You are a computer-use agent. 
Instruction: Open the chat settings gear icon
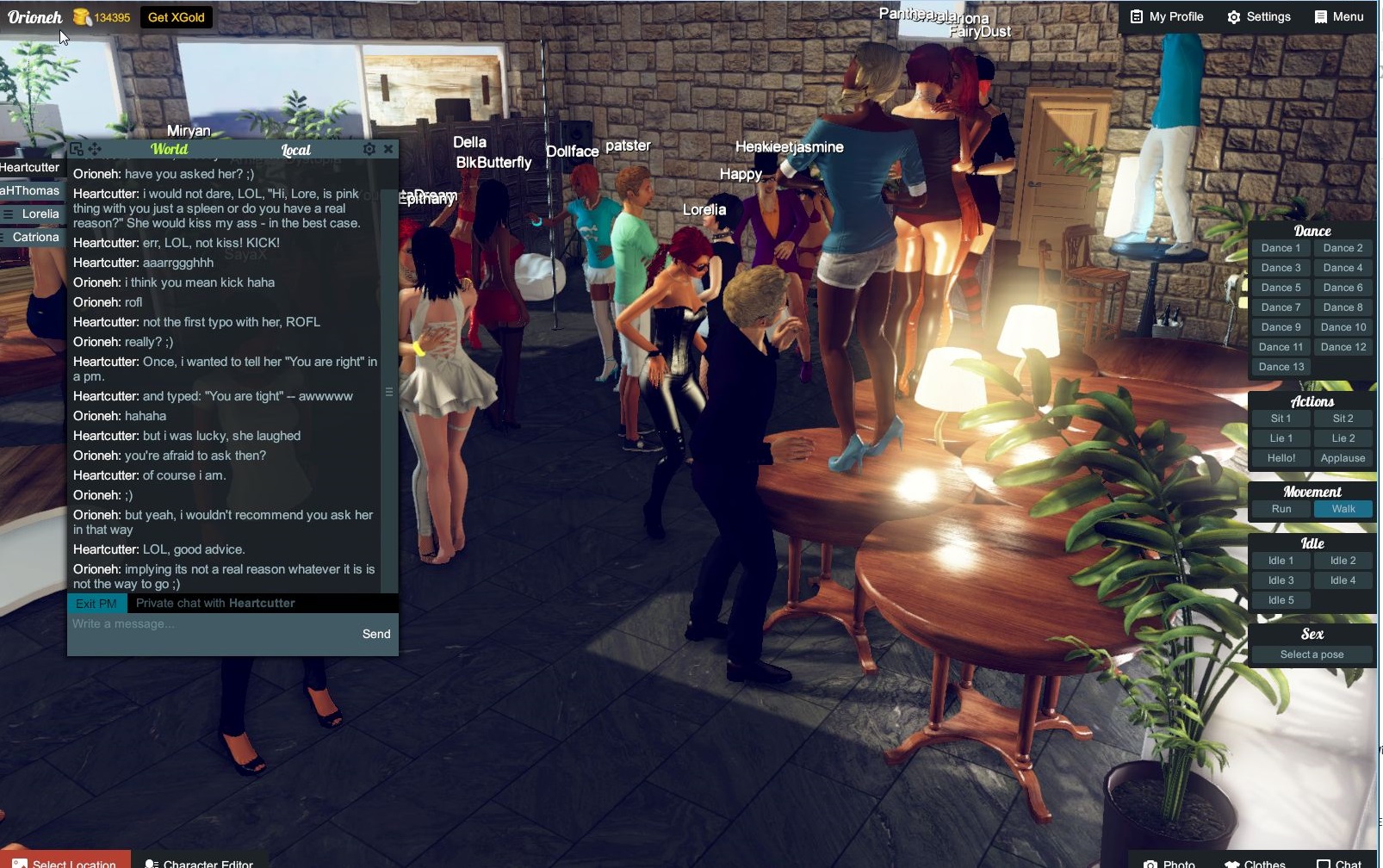[369, 148]
